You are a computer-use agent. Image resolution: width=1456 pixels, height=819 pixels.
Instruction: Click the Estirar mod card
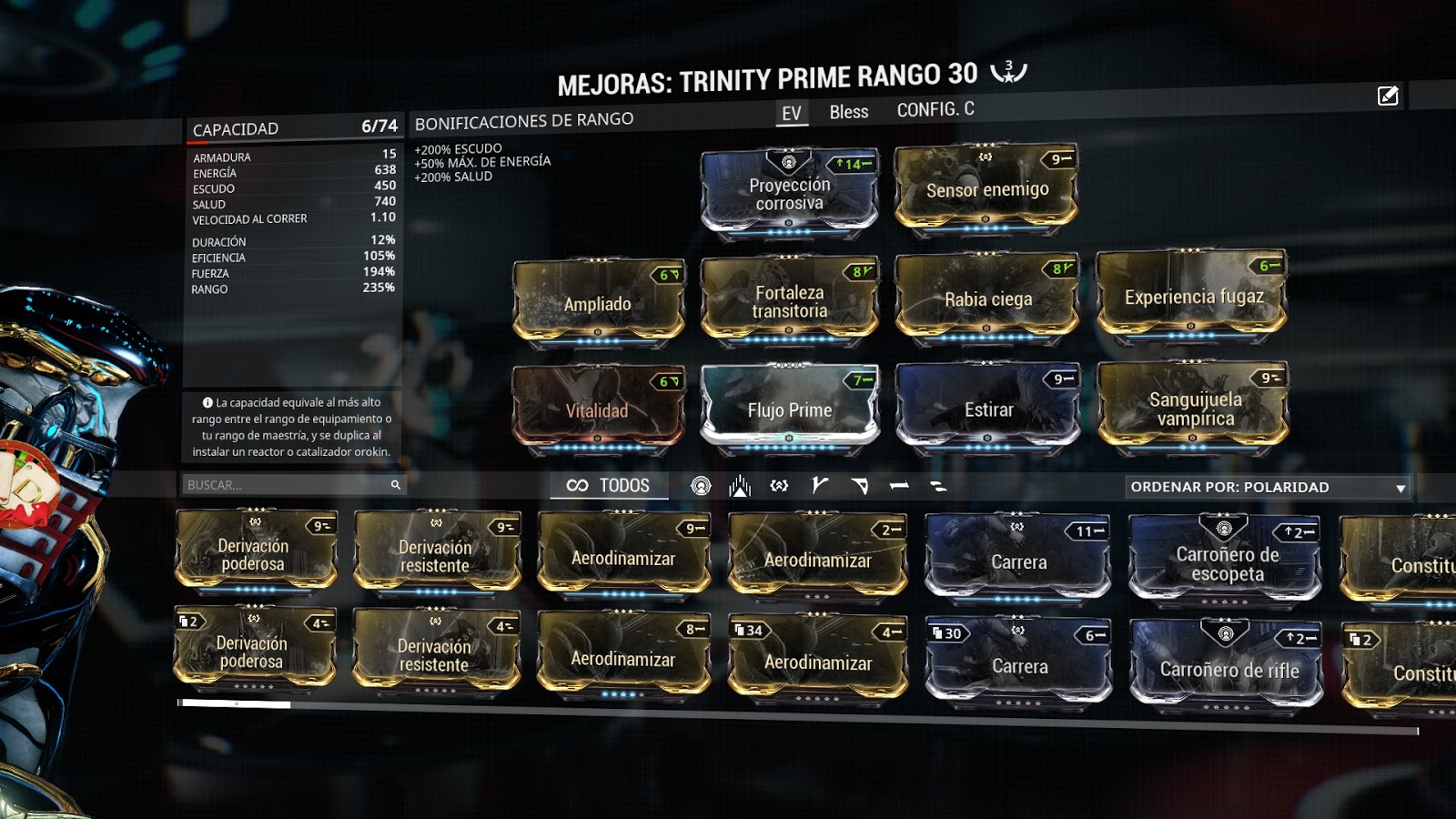tap(986, 407)
